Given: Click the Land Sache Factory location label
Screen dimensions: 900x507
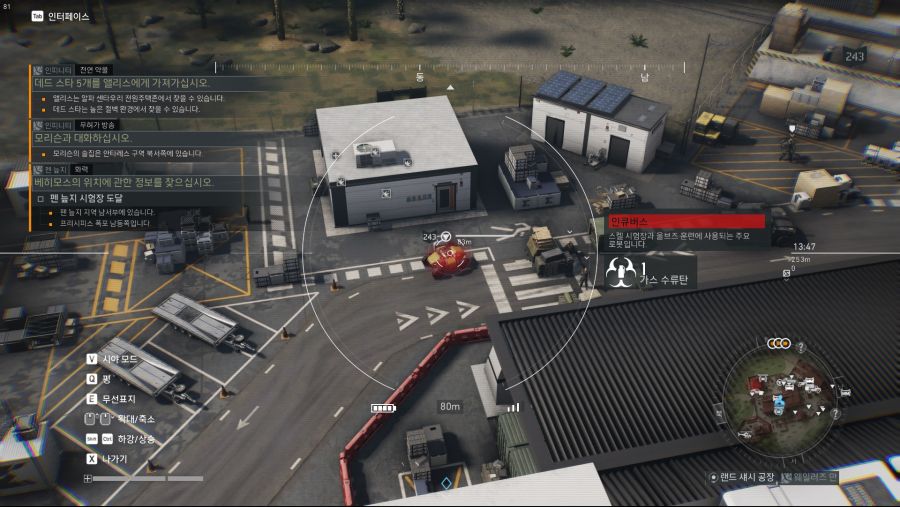Looking at the screenshot, I should click(743, 477).
